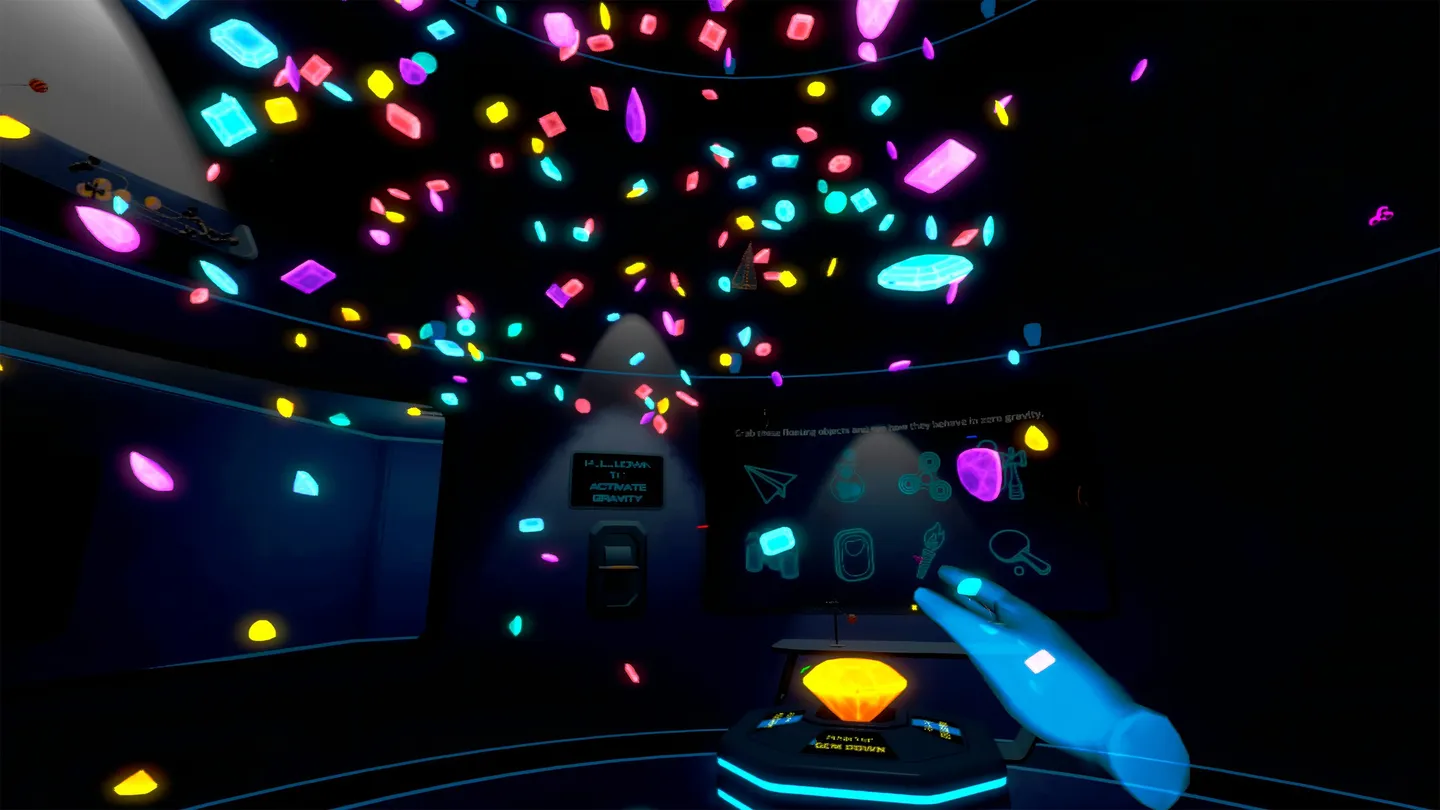Click the purple gem displayed on the screen

(x=980, y=475)
